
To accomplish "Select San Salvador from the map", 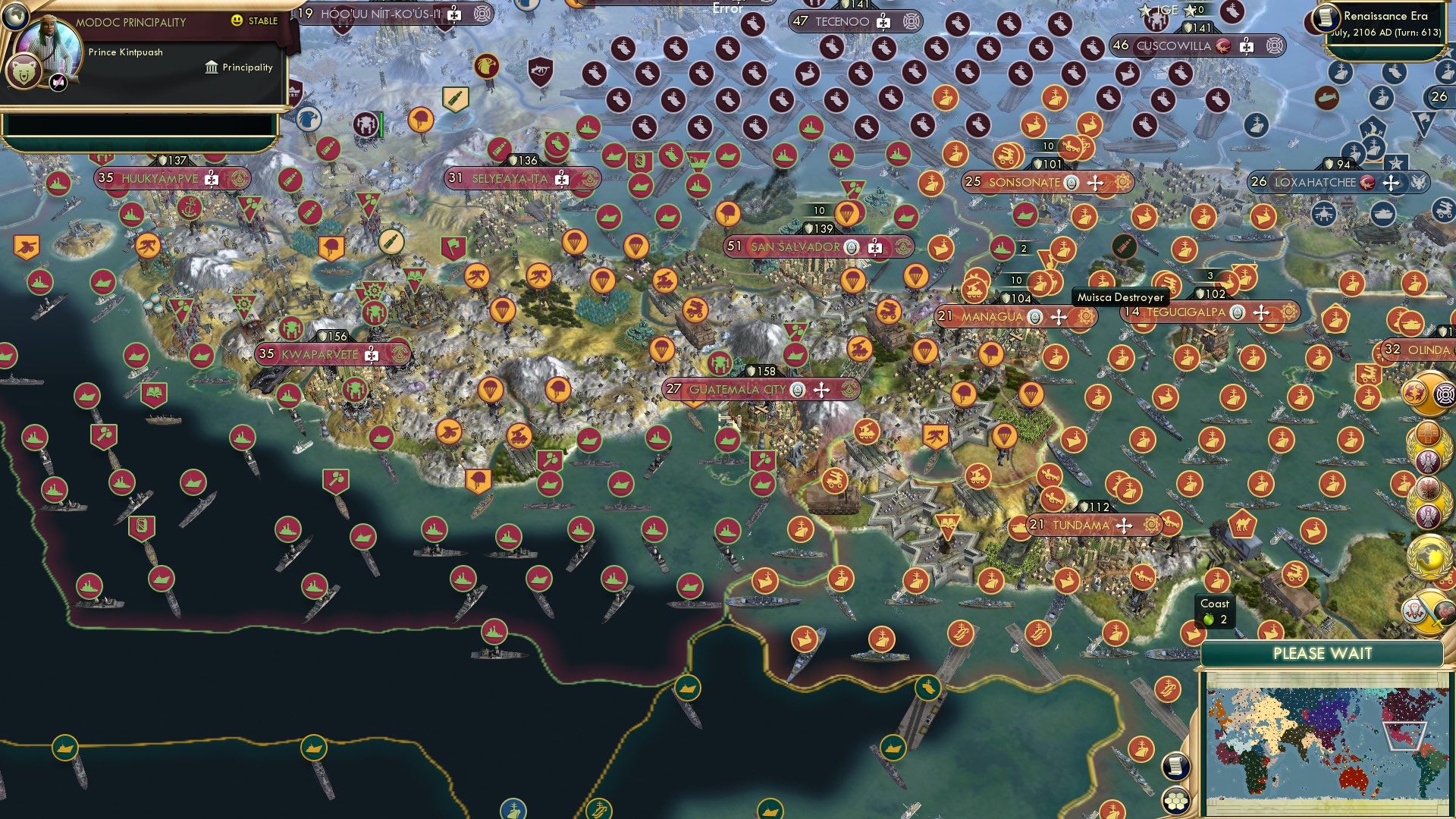I will 795,246.
